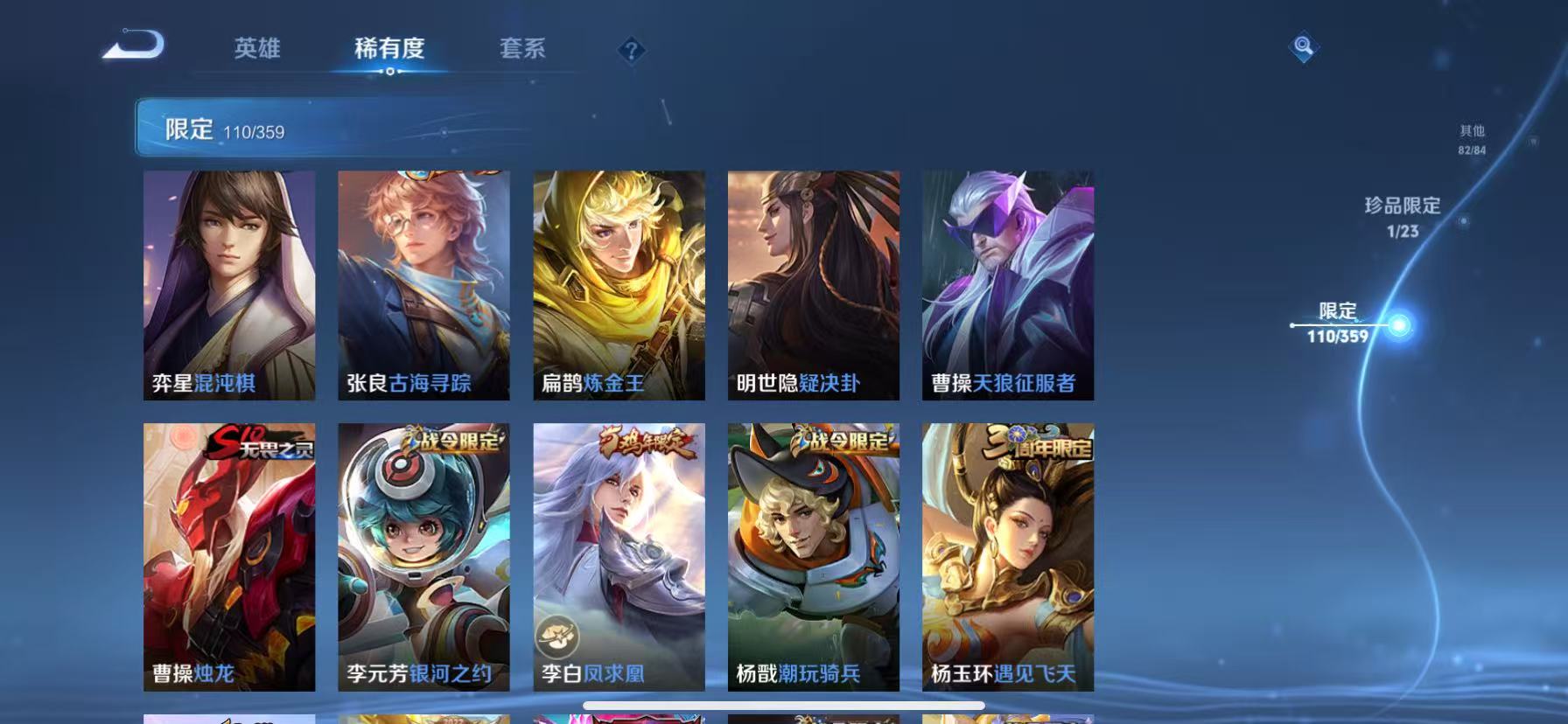Switch to the 套系 tab
1568x724 pixels.
(522, 50)
